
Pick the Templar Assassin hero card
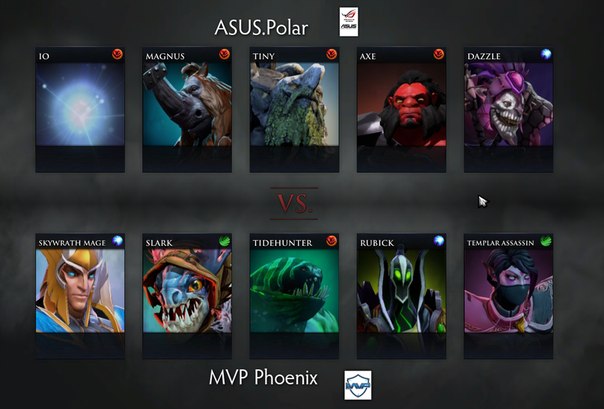[508, 296]
